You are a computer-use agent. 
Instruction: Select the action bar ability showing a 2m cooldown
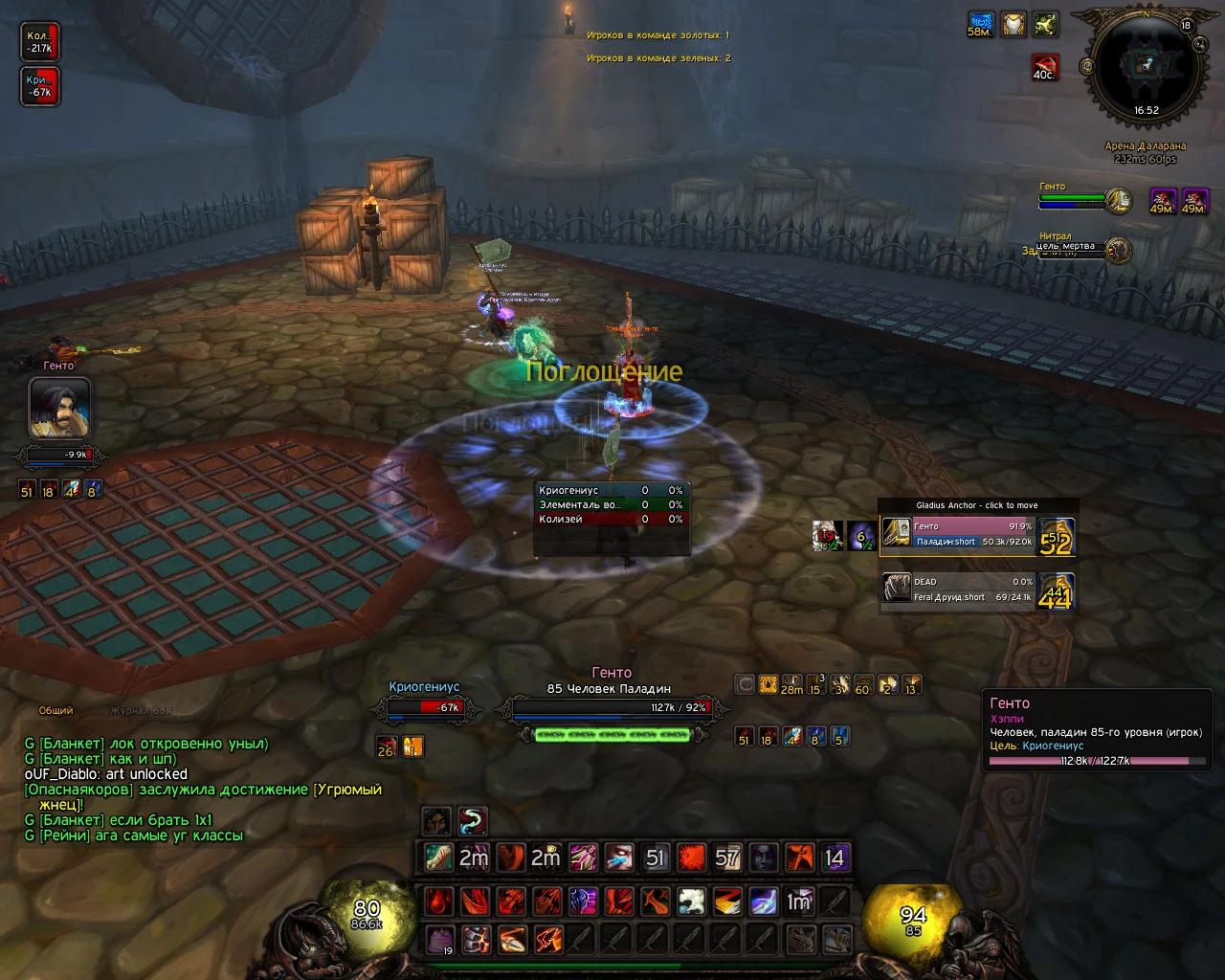472,858
